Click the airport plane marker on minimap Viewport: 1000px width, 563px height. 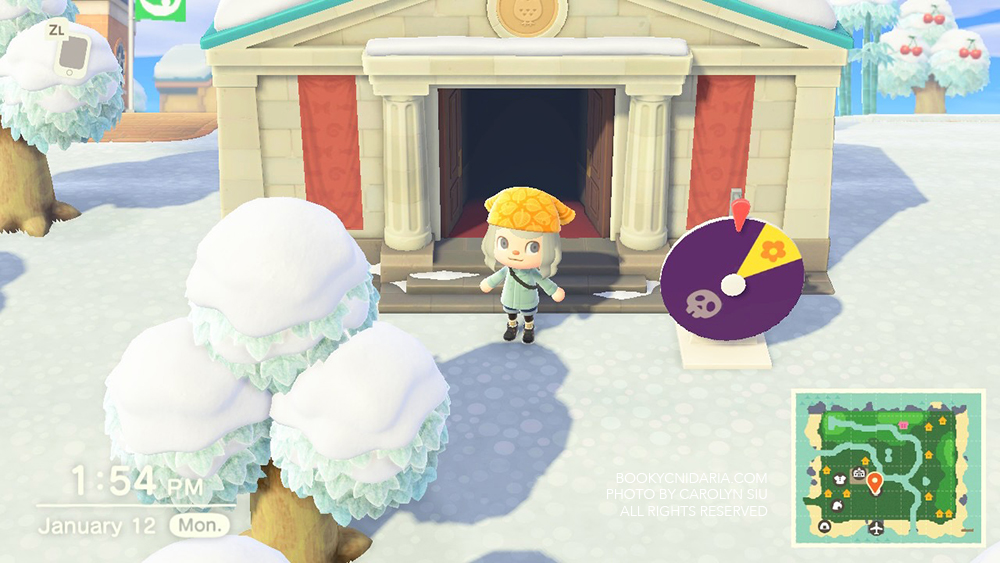(x=876, y=528)
